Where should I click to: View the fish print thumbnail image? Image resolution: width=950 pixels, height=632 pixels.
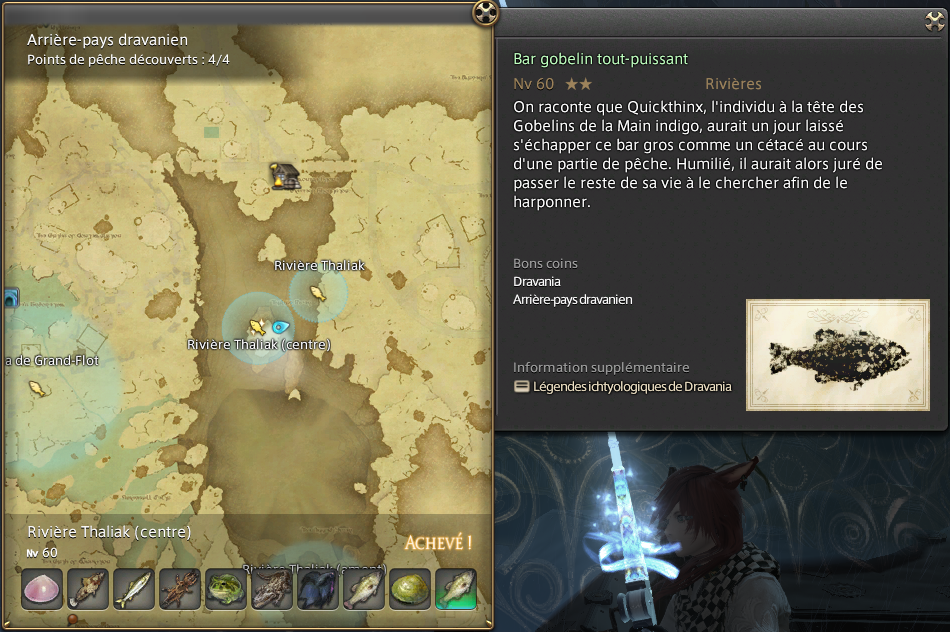838,355
